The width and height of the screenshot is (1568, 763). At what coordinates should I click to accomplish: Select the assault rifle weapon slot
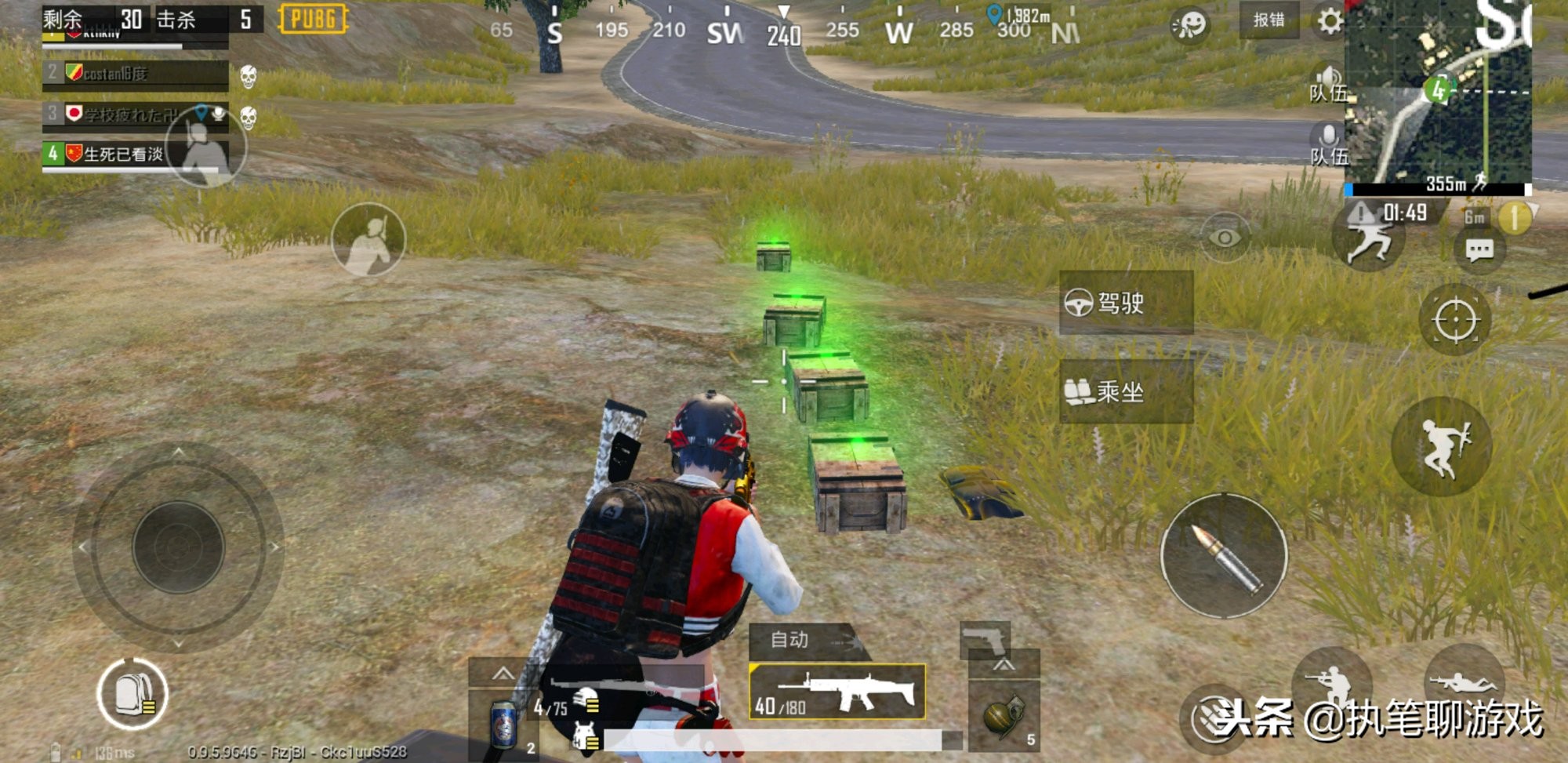pyautogui.click(x=837, y=692)
